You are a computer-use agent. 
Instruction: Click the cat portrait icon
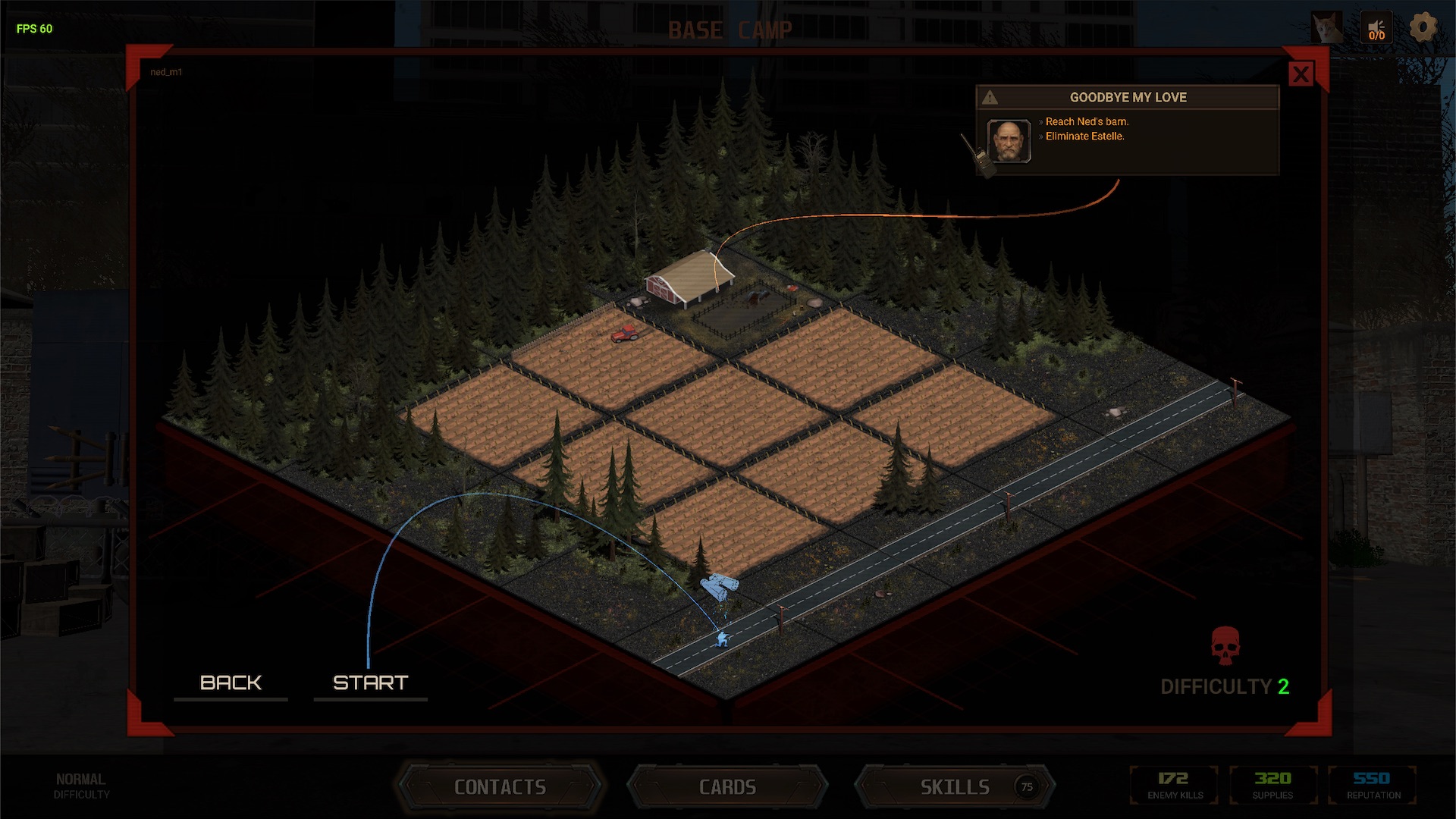[1327, 29]
